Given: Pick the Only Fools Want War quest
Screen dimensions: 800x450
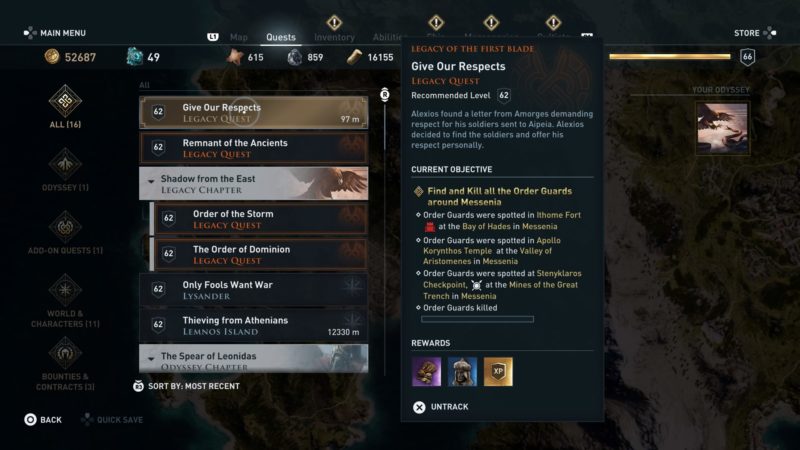Looking at the screenshot, I should [x=253, y=290].
